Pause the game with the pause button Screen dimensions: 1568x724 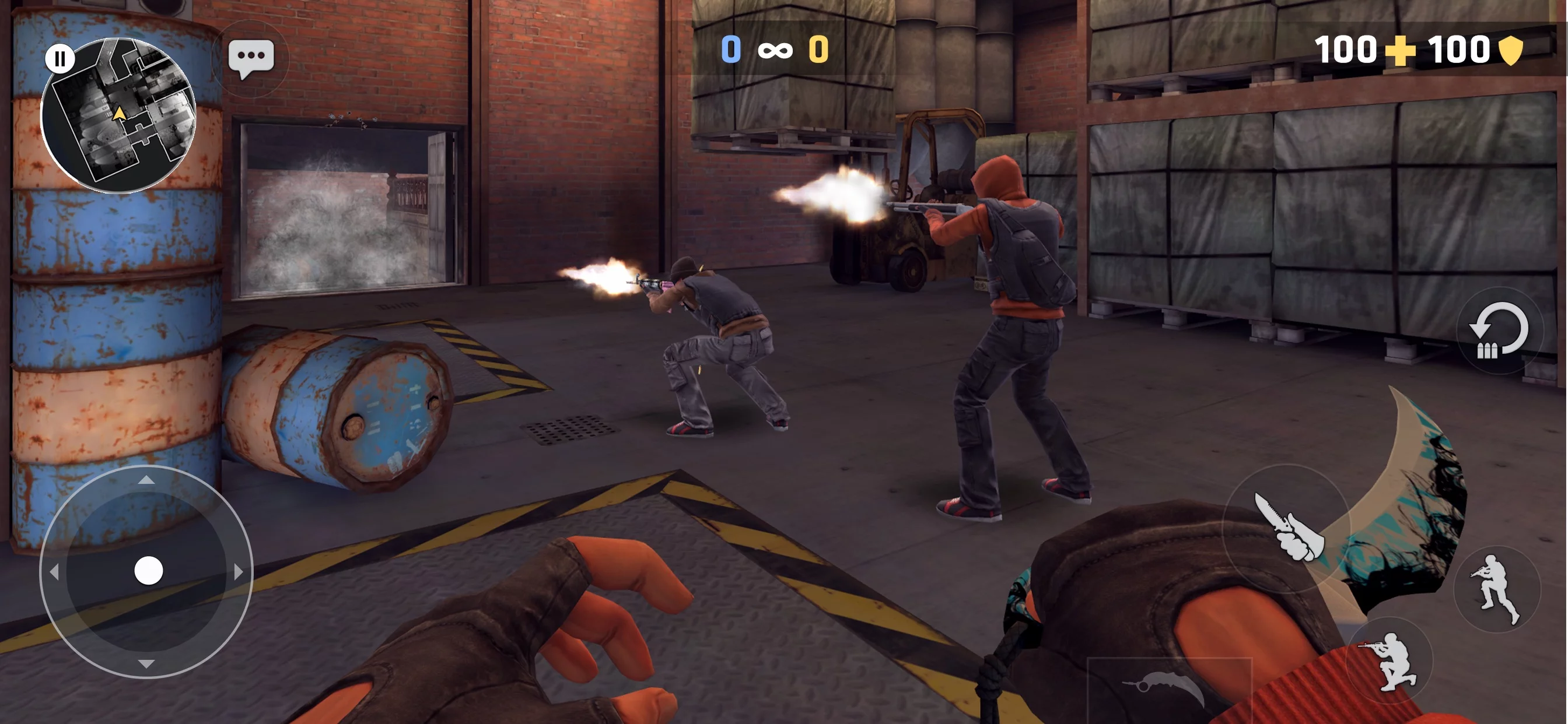[x=60, y=59]
